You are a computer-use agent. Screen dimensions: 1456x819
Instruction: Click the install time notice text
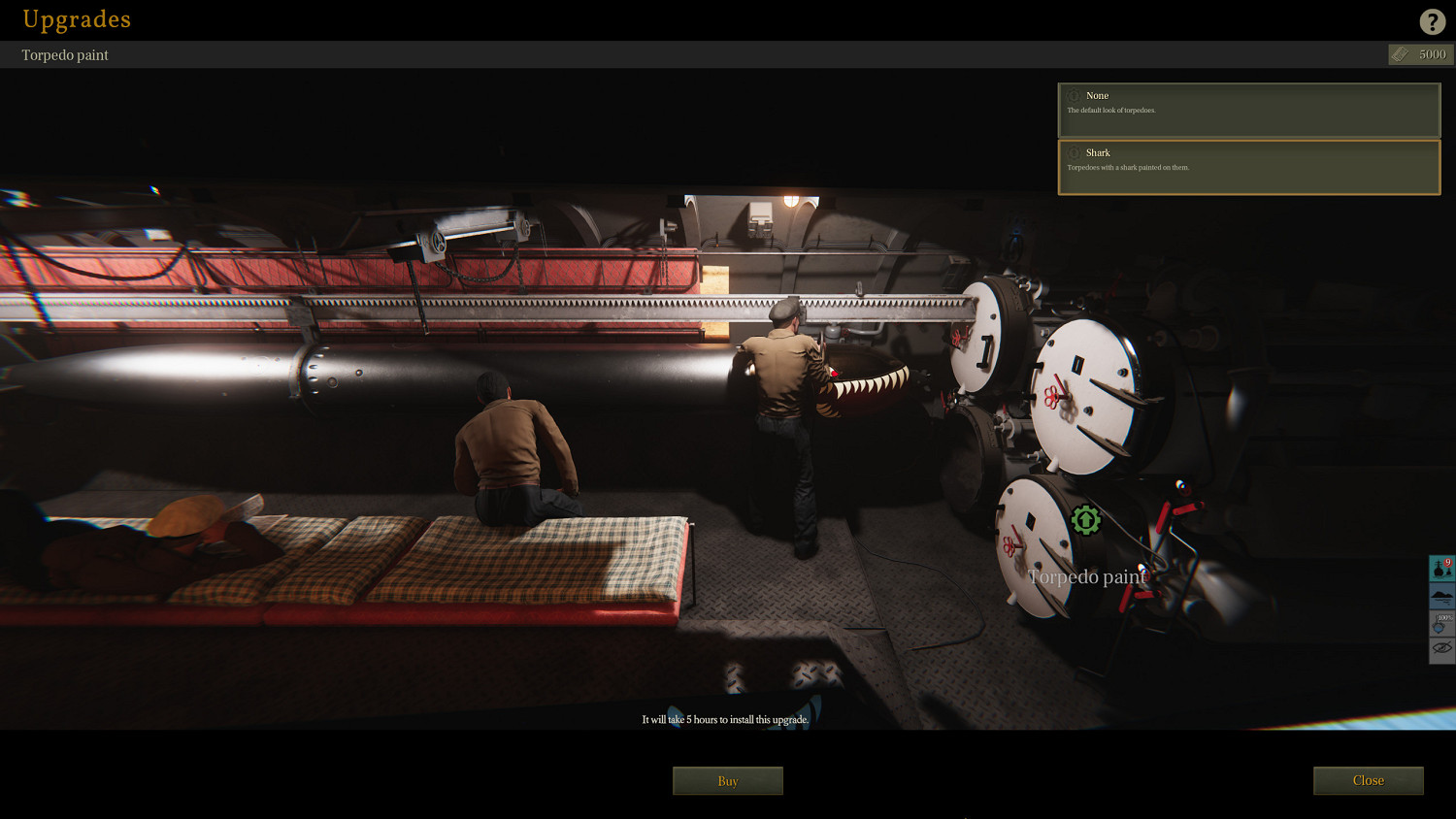723,719
